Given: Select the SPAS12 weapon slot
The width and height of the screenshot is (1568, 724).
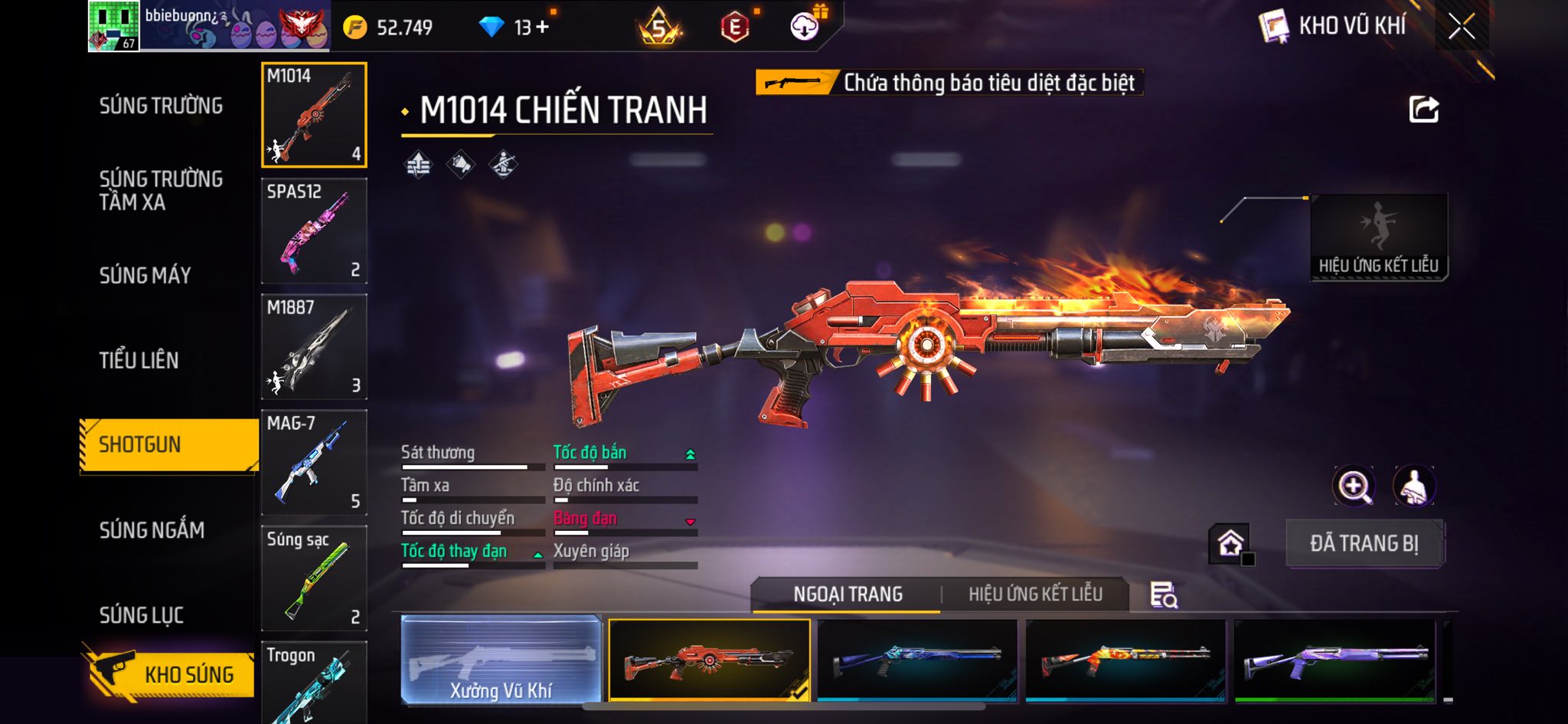Looking at the screenshot, I should (x=314, y=231).
